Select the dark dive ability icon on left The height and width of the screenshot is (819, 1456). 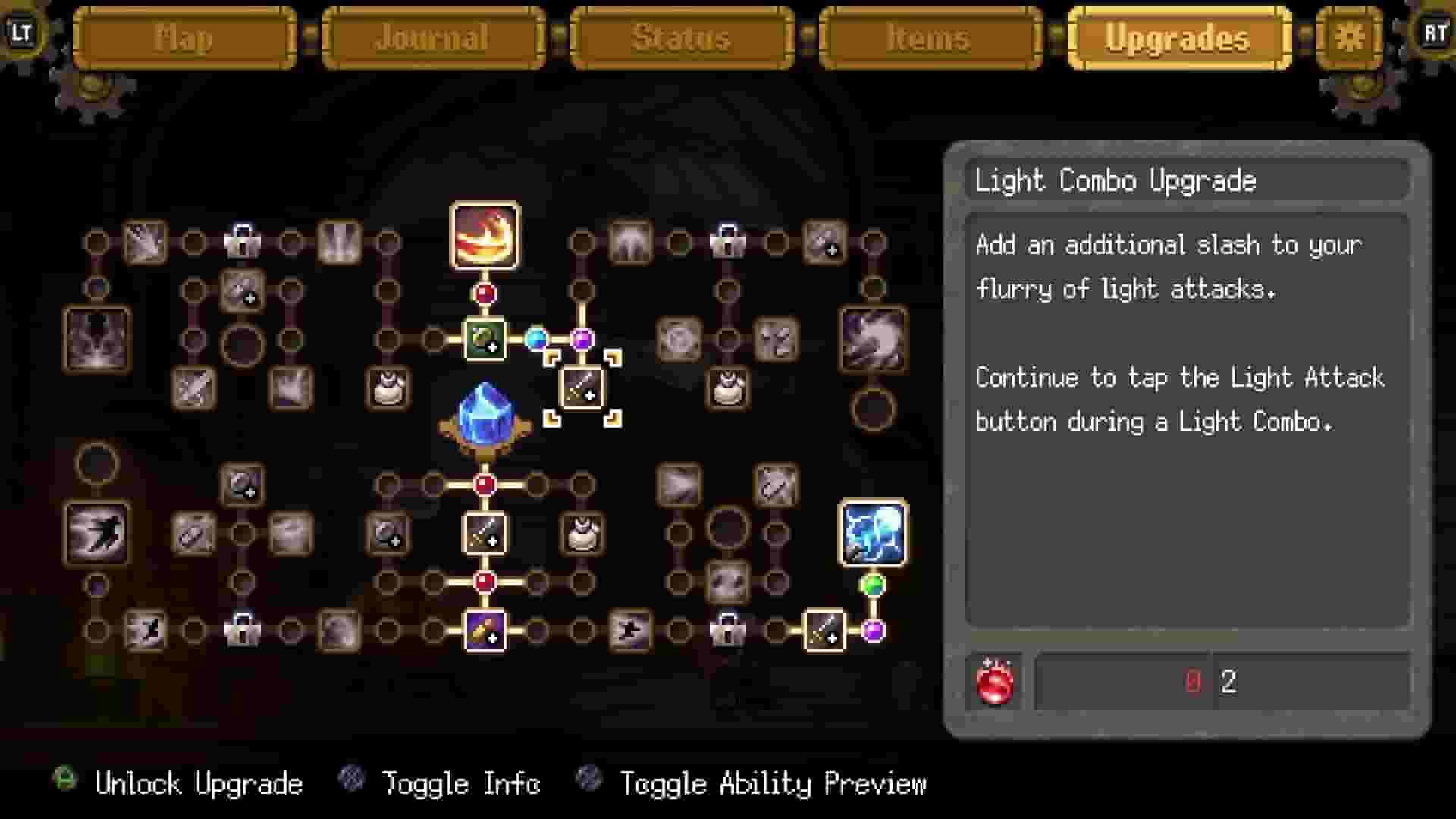coord(99,531)
